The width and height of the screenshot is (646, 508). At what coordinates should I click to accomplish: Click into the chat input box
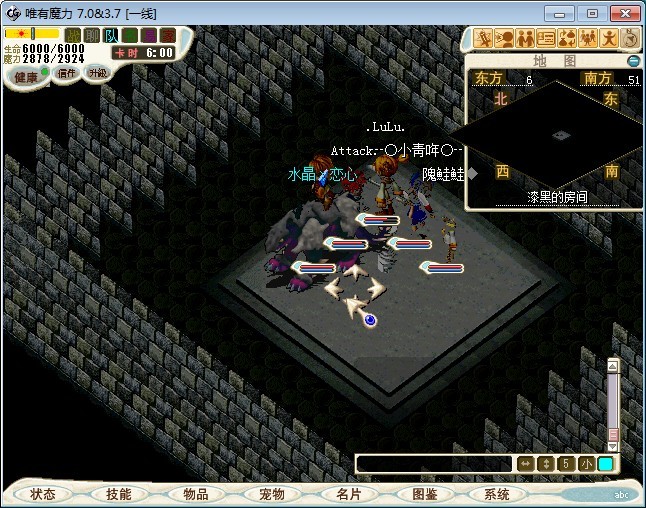pyautogui.click(x=434, y=464)
